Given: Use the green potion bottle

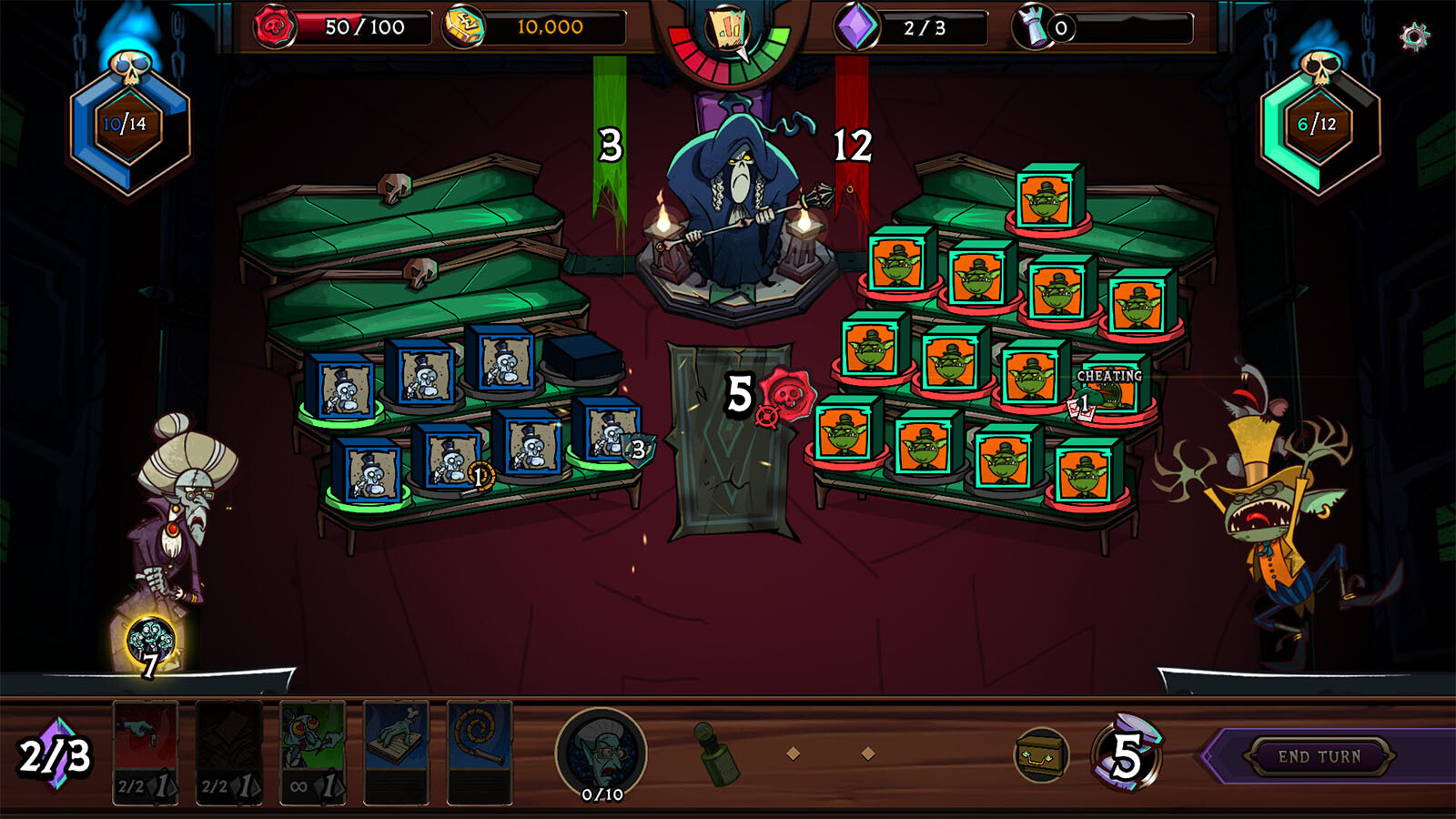Looking at the screenshot, I should click(x=714, y=753).
